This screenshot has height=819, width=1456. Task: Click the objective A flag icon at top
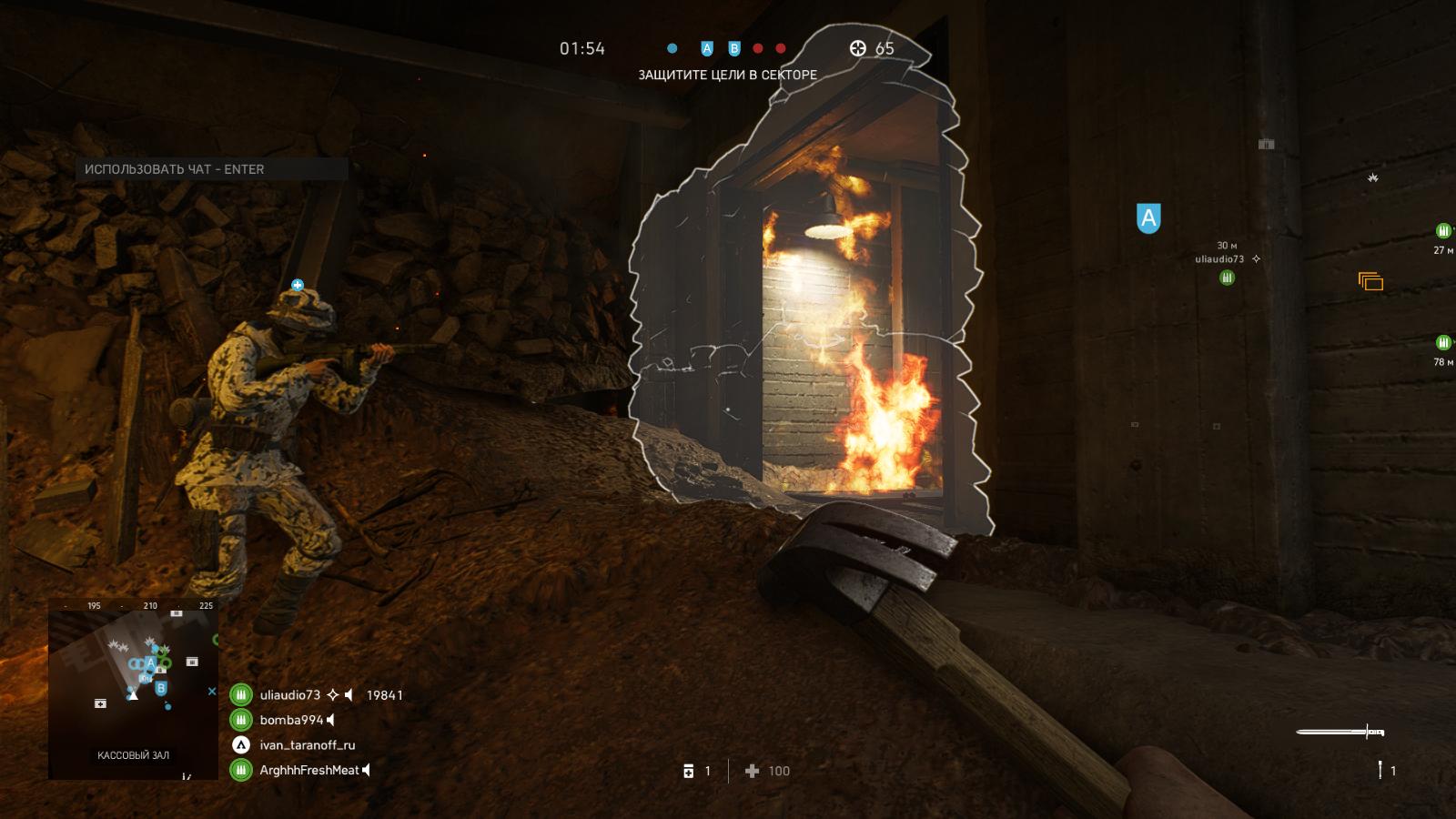(x=707, y=49)
